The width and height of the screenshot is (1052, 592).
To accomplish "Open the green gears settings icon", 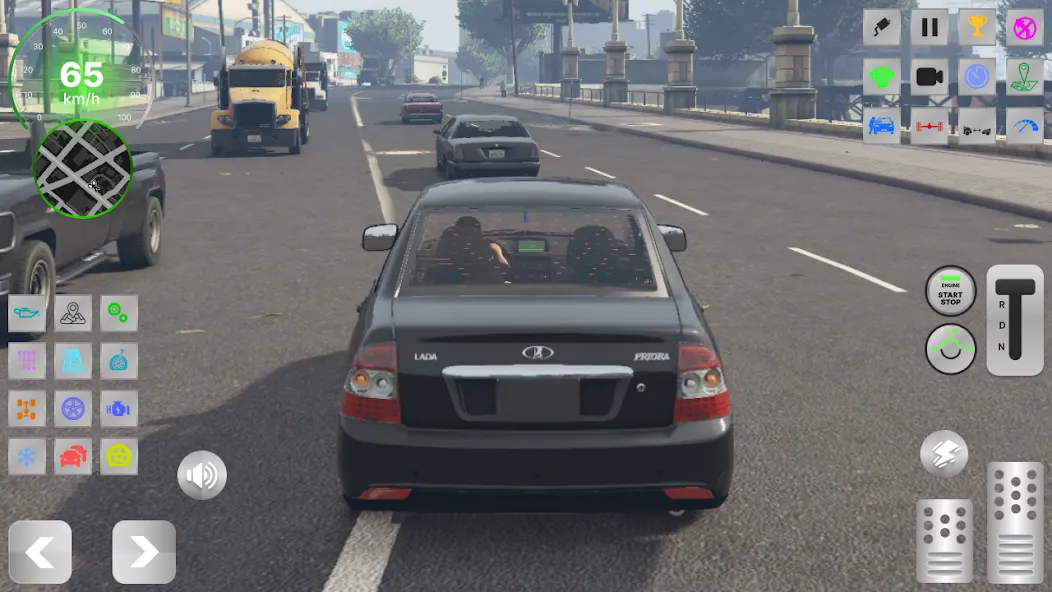I will click(x=119, y=313).
